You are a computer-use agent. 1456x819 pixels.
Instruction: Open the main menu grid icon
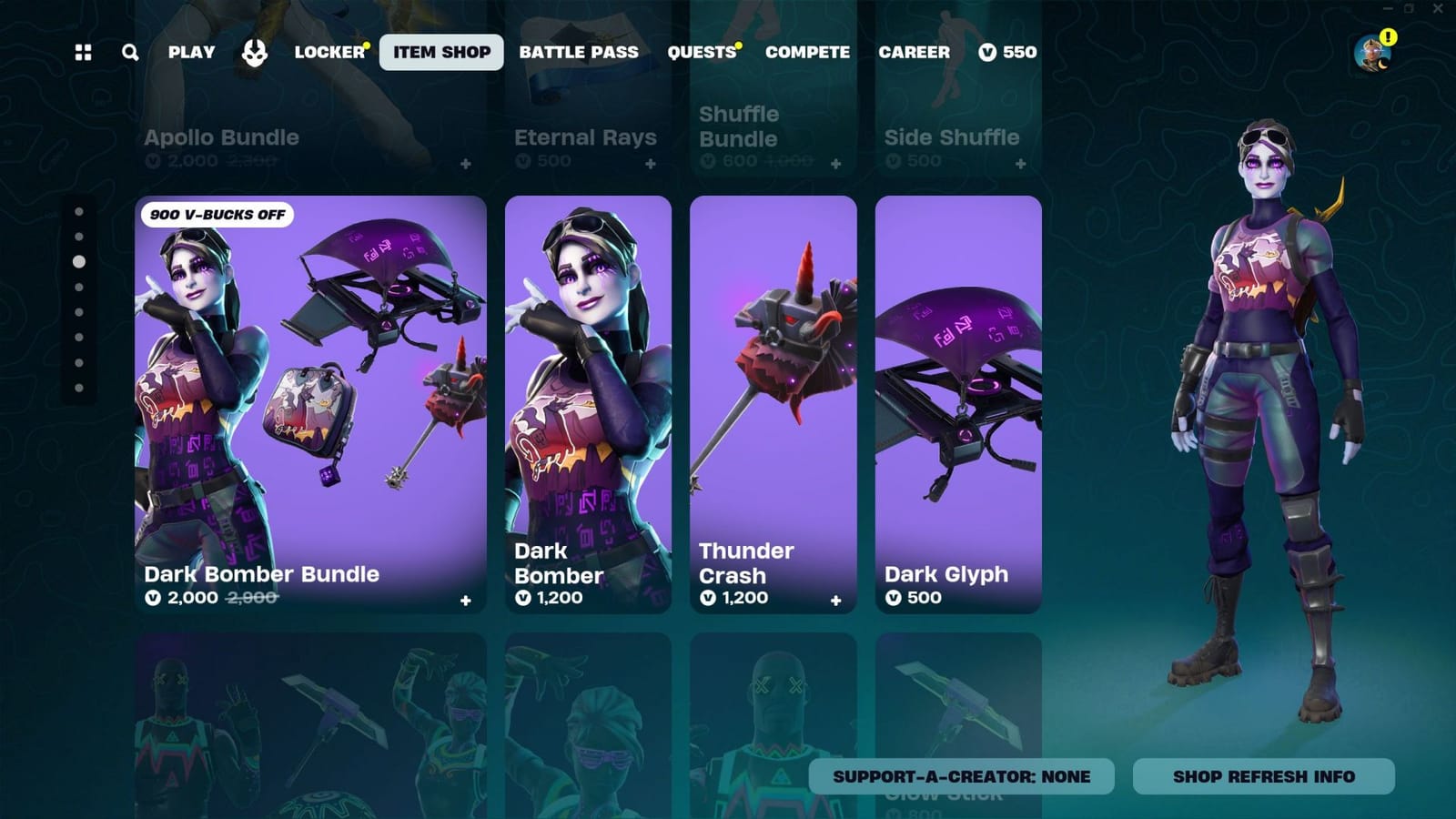coord(83,52)
